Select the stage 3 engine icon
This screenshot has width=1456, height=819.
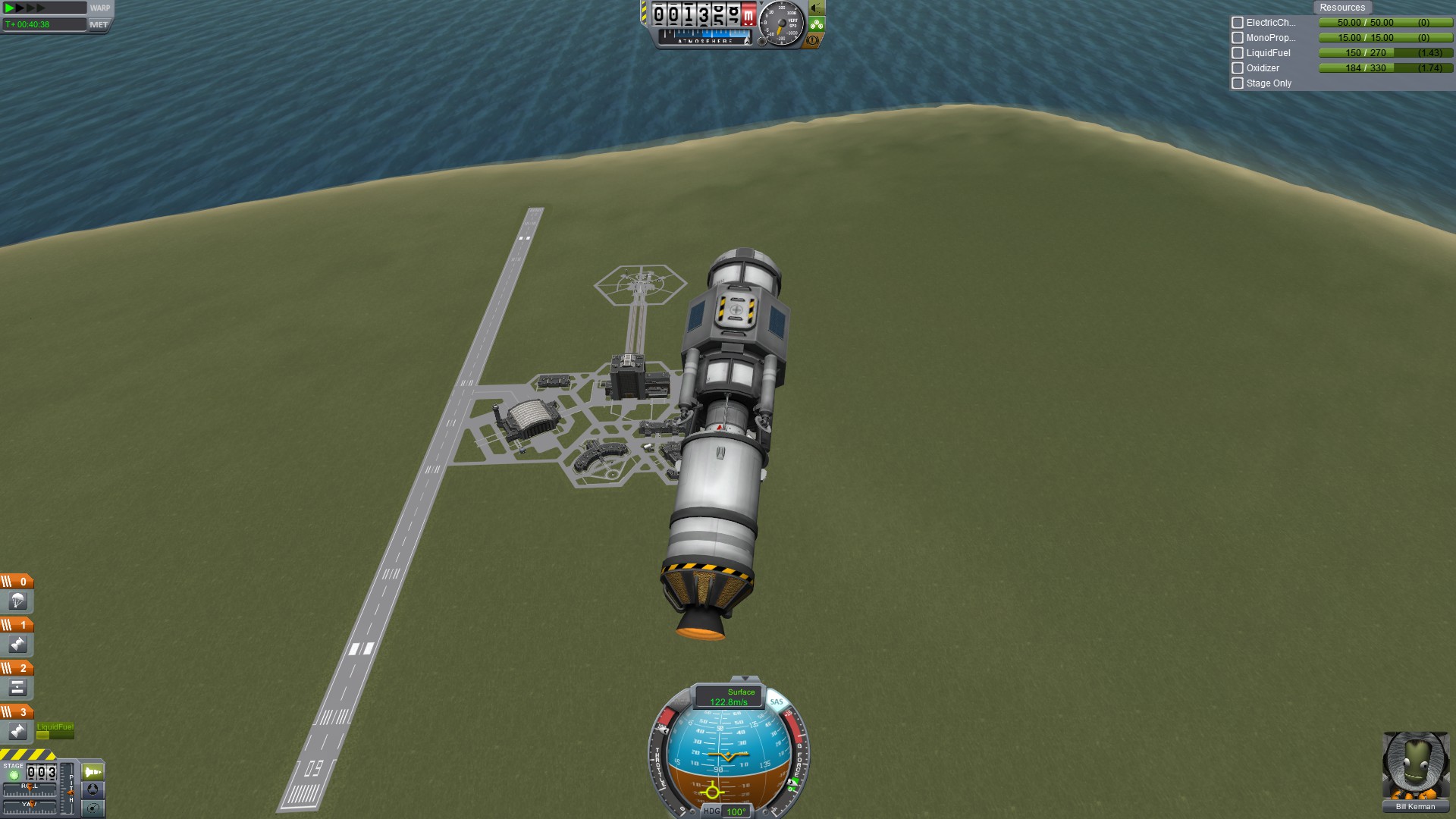pos(17,731)
